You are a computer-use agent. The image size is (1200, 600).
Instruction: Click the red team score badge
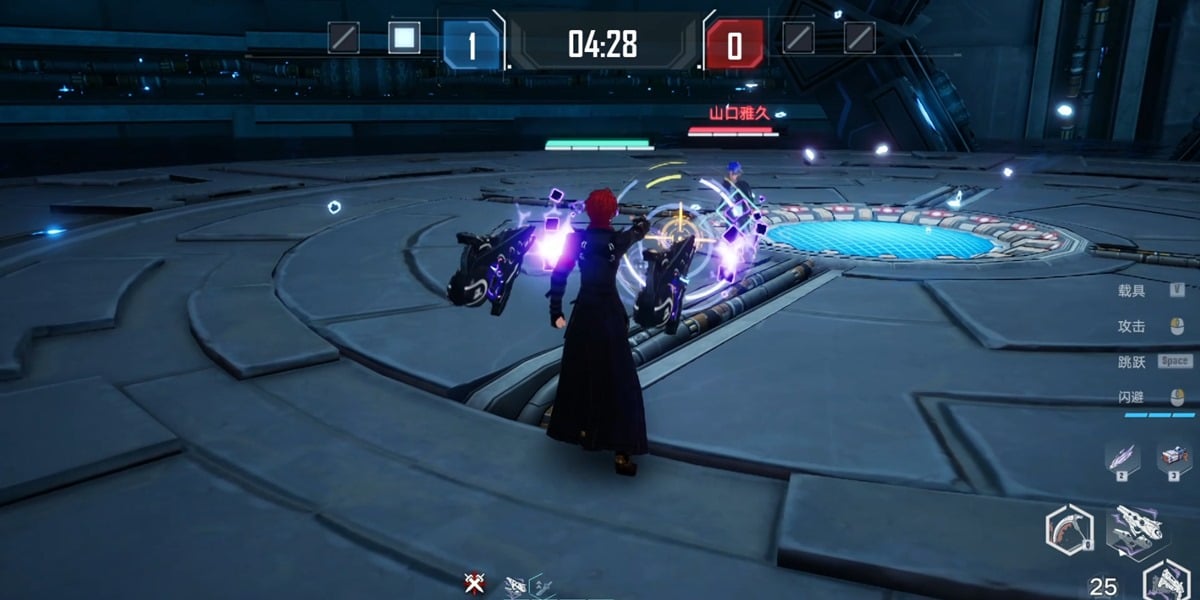[734, 45]
